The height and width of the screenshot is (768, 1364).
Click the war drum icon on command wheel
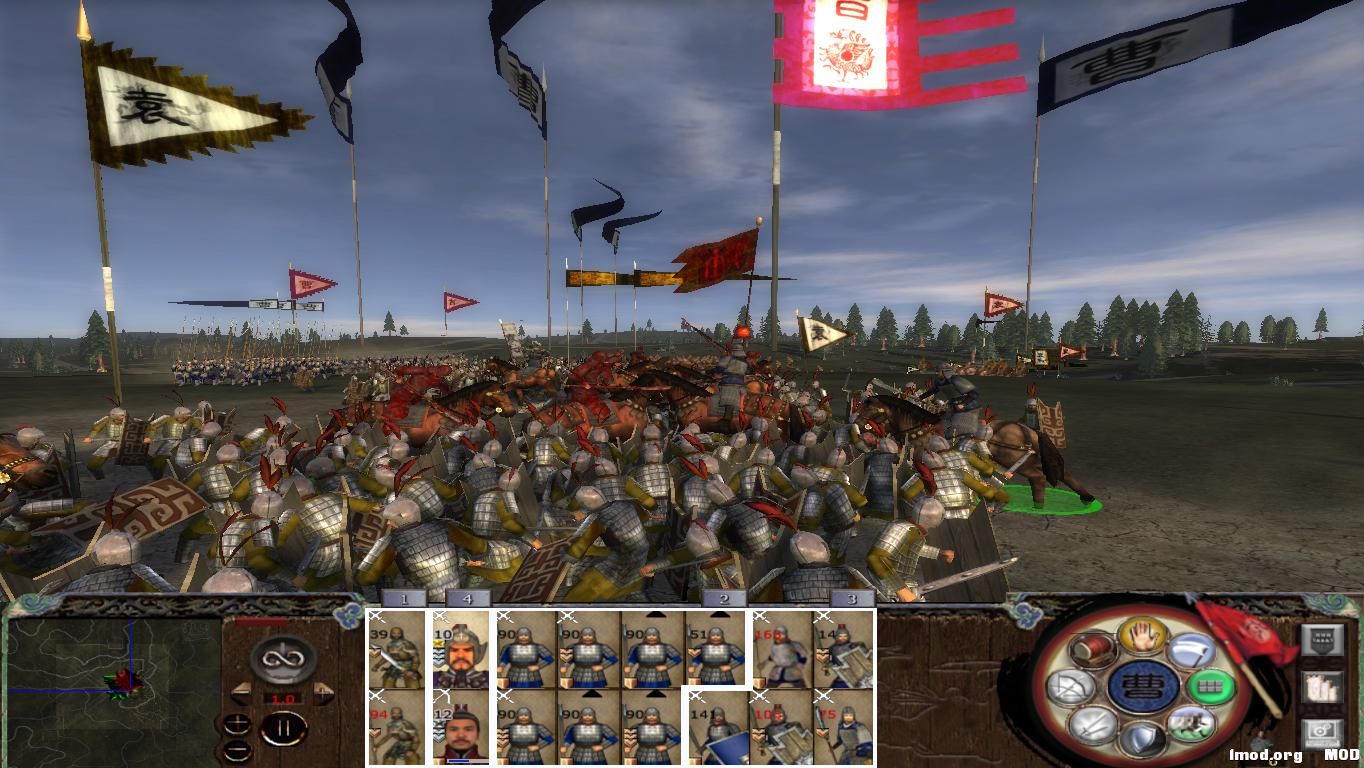click(1091, 649)
